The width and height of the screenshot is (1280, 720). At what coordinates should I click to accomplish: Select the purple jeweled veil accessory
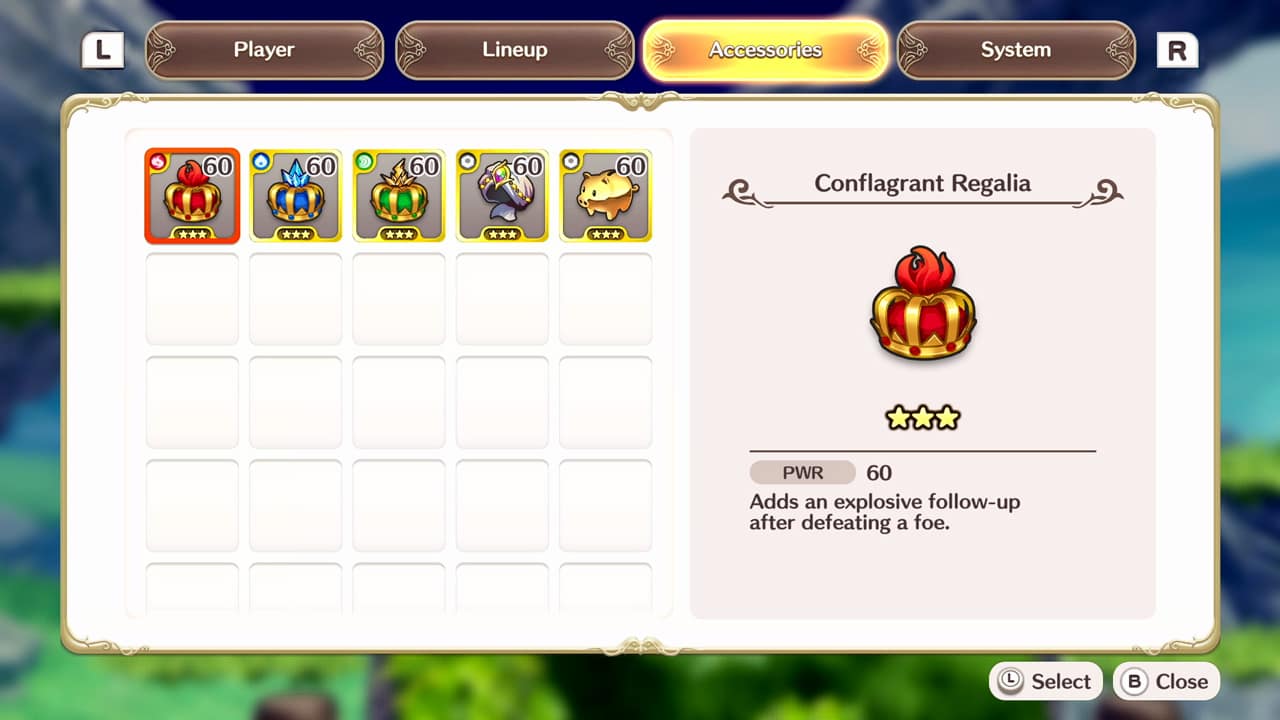502,196
